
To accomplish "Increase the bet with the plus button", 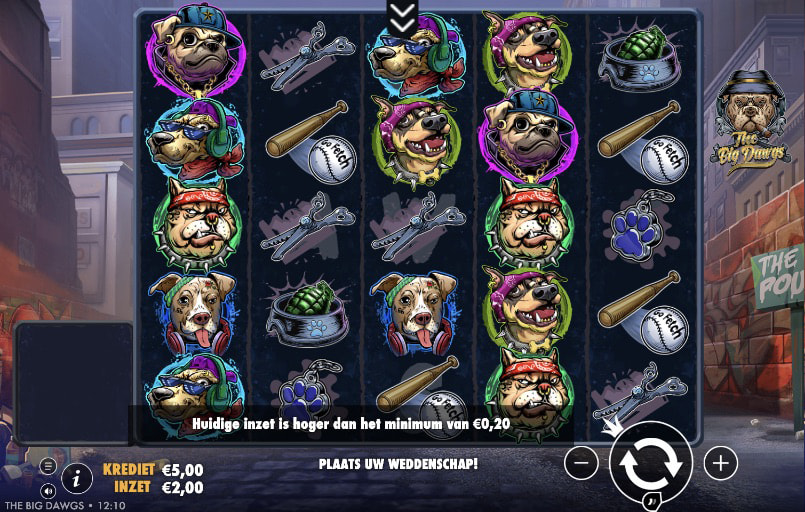I will click(x=720, y=462).
